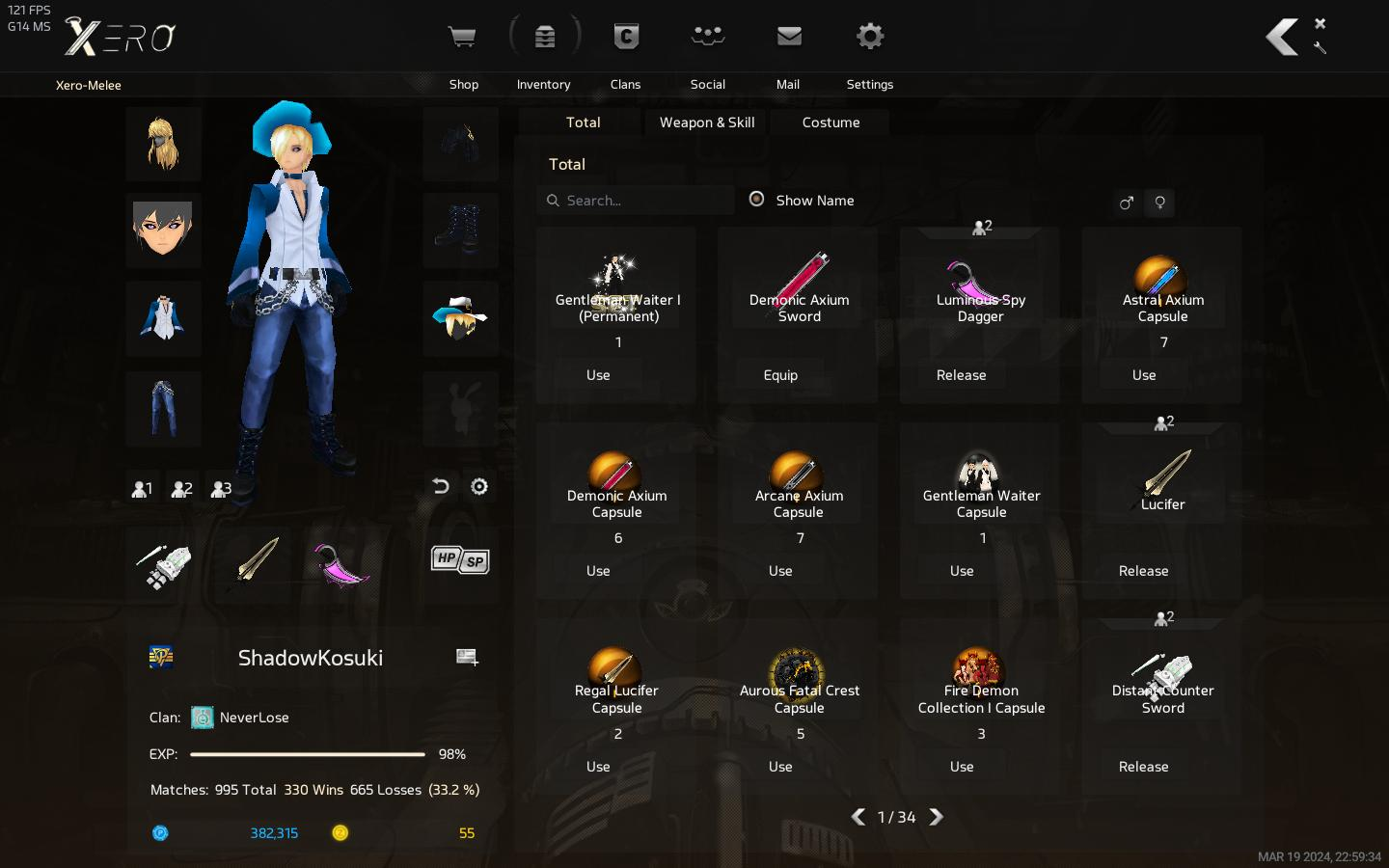Release the Luminous Spy Dagger
This screenshot has height=868, width=1389.
(961, 375)
